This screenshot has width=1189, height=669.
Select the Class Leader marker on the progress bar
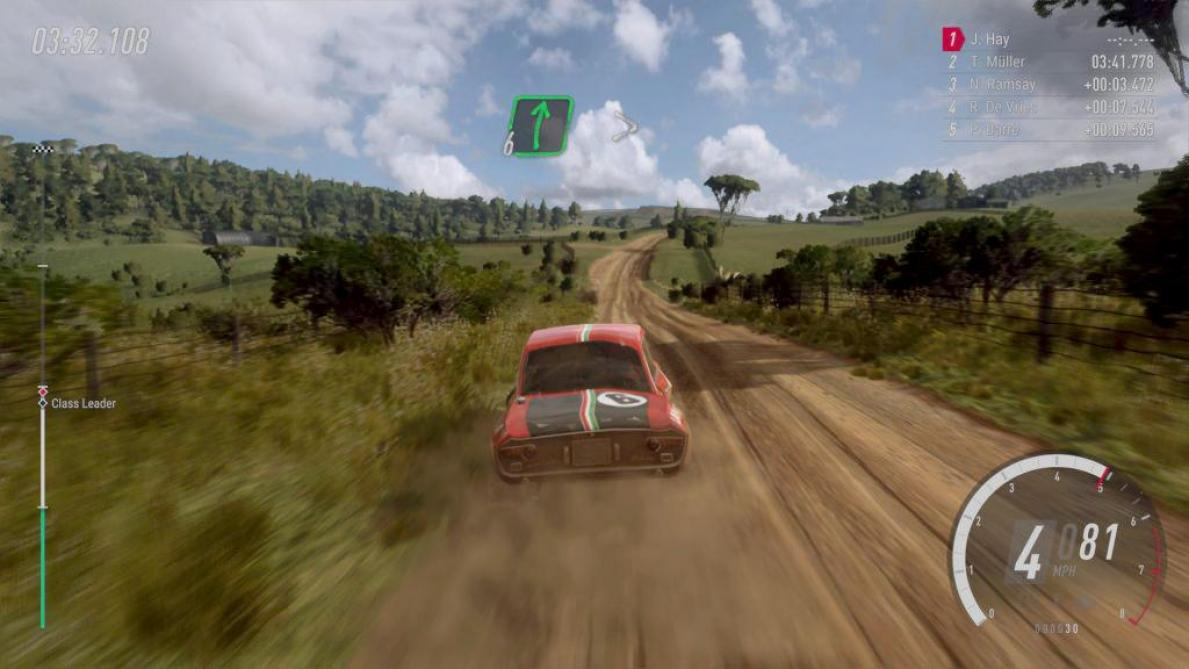(43, 402)
